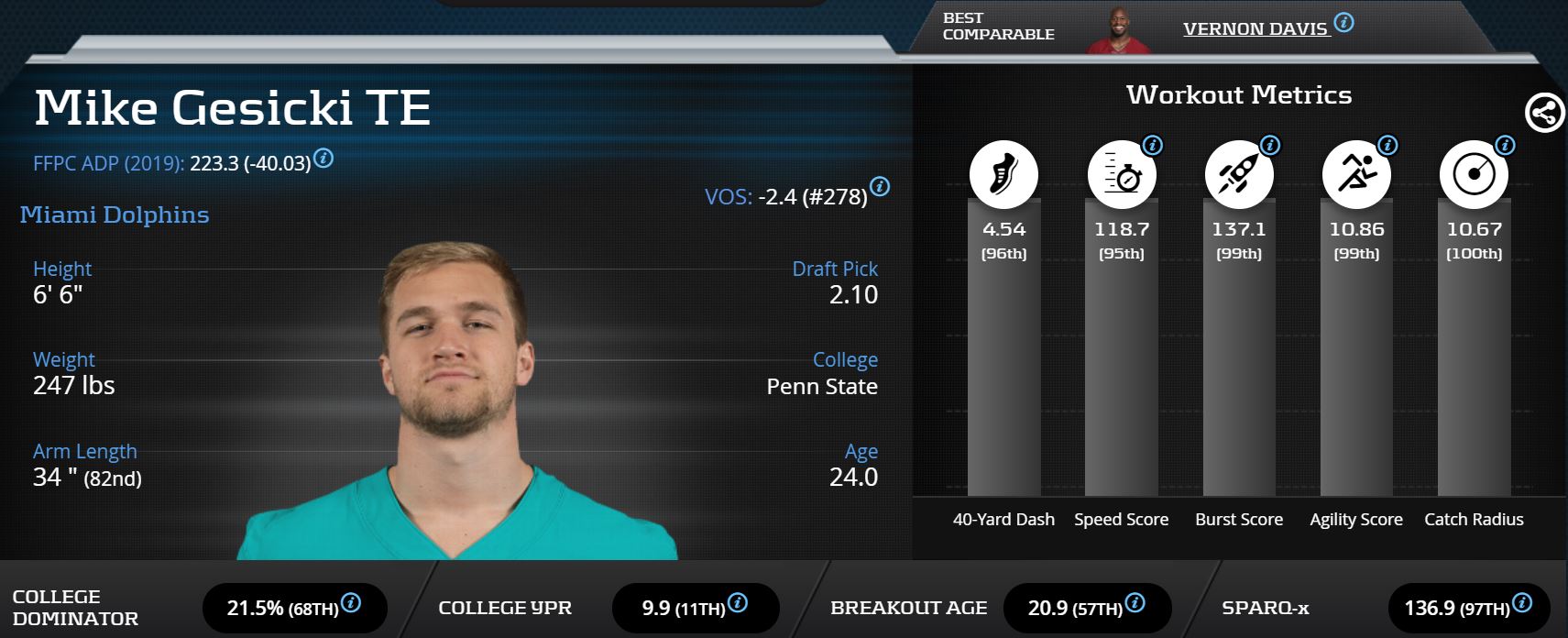Screen dimensions: 1568x638
Task: Open the Vernon Davis comparable link
Action: click(1255, 28)
